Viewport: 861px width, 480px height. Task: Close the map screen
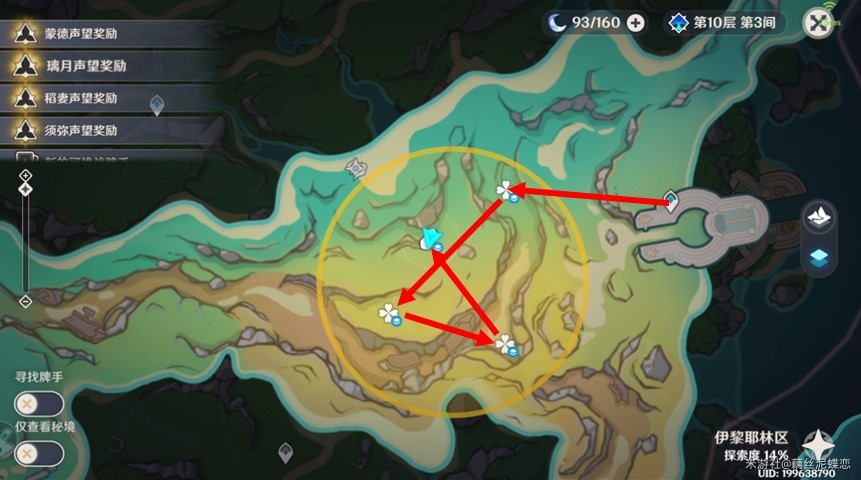(x=818, y=24)
